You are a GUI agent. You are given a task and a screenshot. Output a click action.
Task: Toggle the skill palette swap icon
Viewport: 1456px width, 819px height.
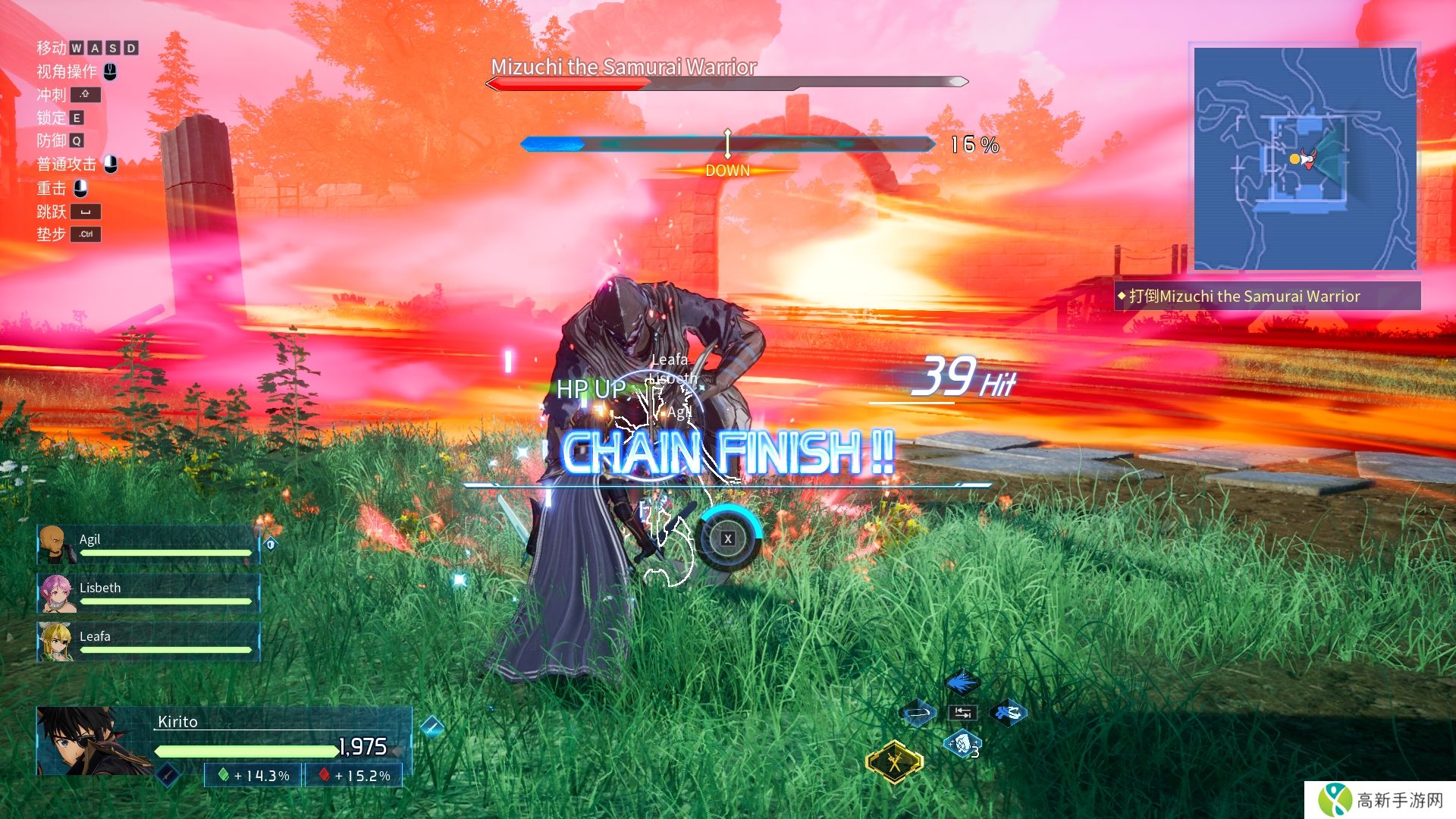point(962,713)
